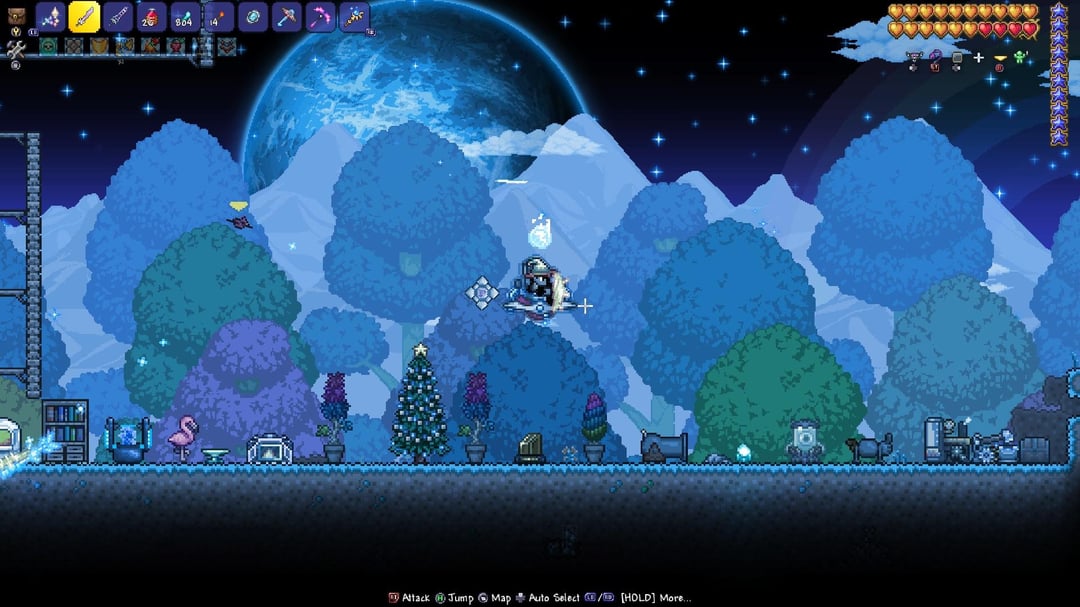Image resolution: width=1080 pixels, height=607 pixels.
Task: Select the torch hotbar slot
Action: pos(219,17)
